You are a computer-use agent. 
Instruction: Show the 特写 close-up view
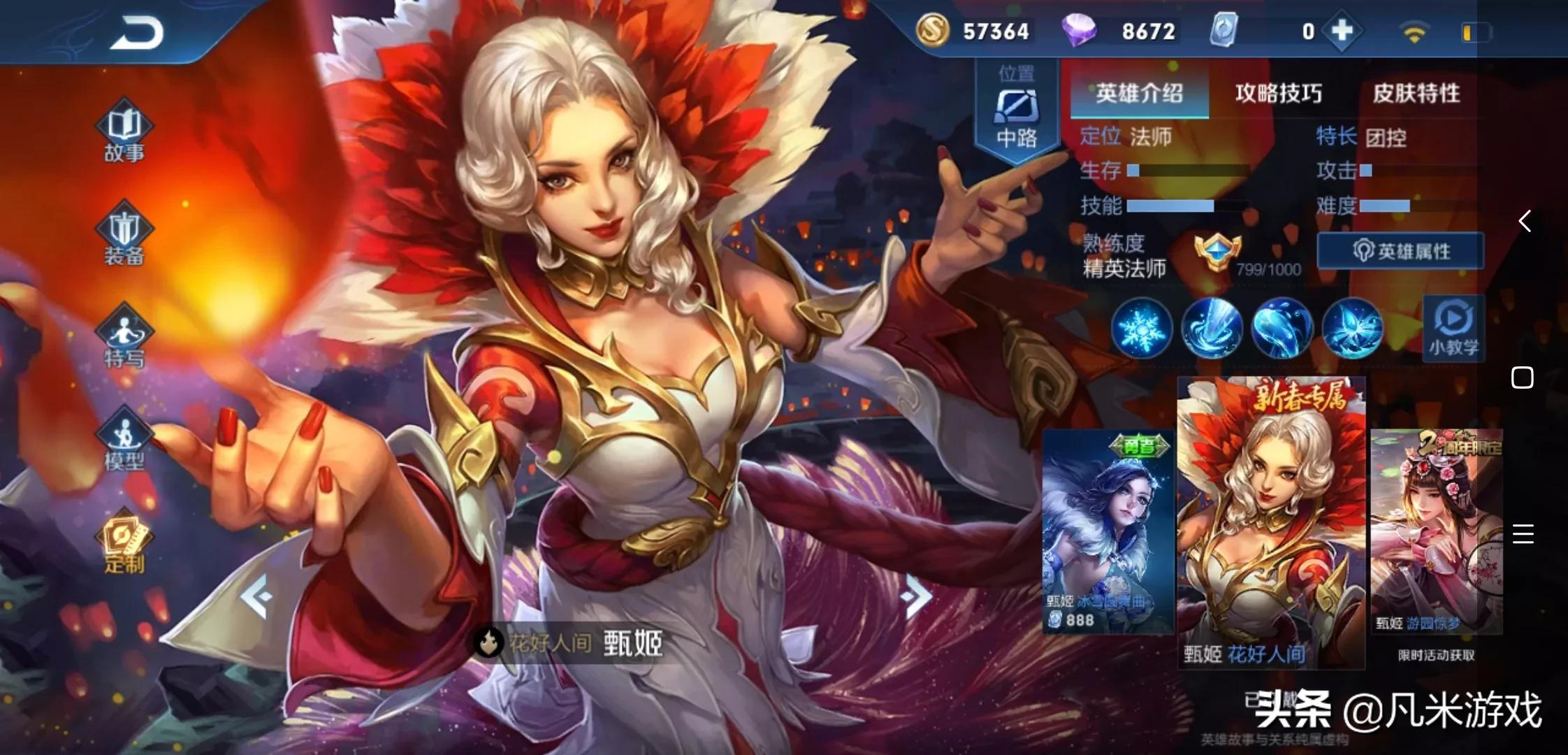124,337
